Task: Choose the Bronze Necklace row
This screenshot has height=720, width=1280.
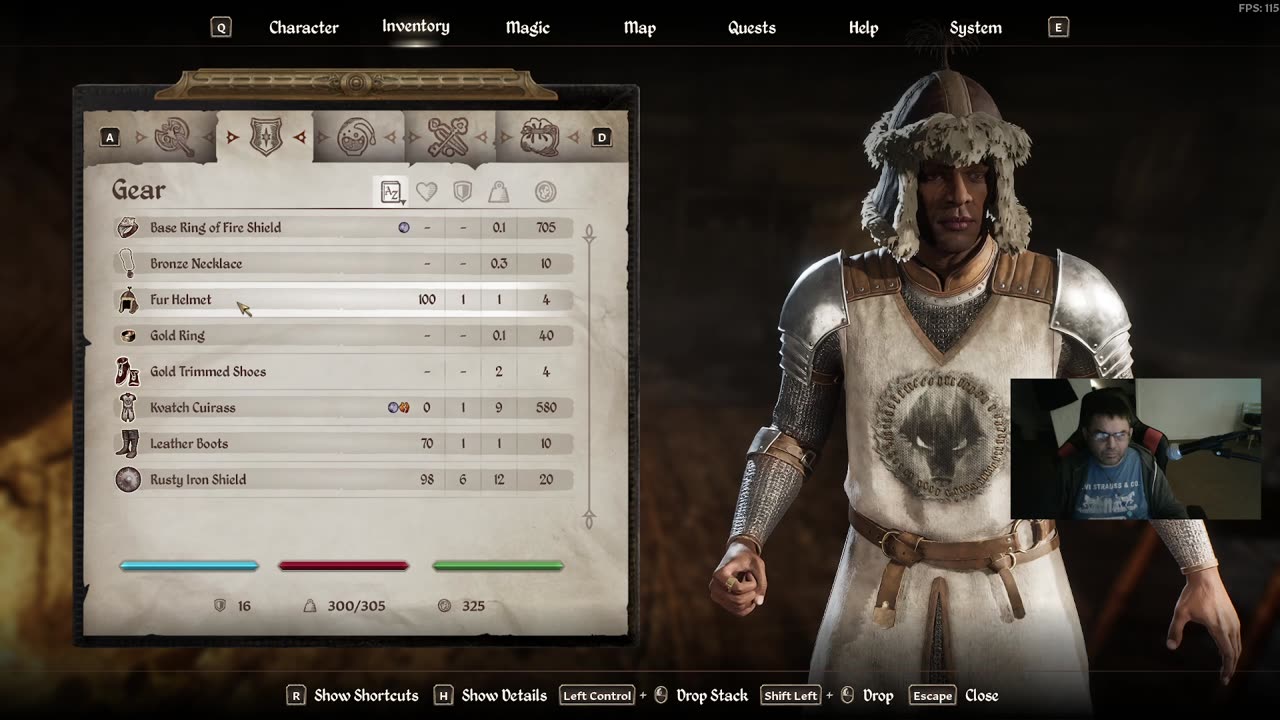Action: 196,264
